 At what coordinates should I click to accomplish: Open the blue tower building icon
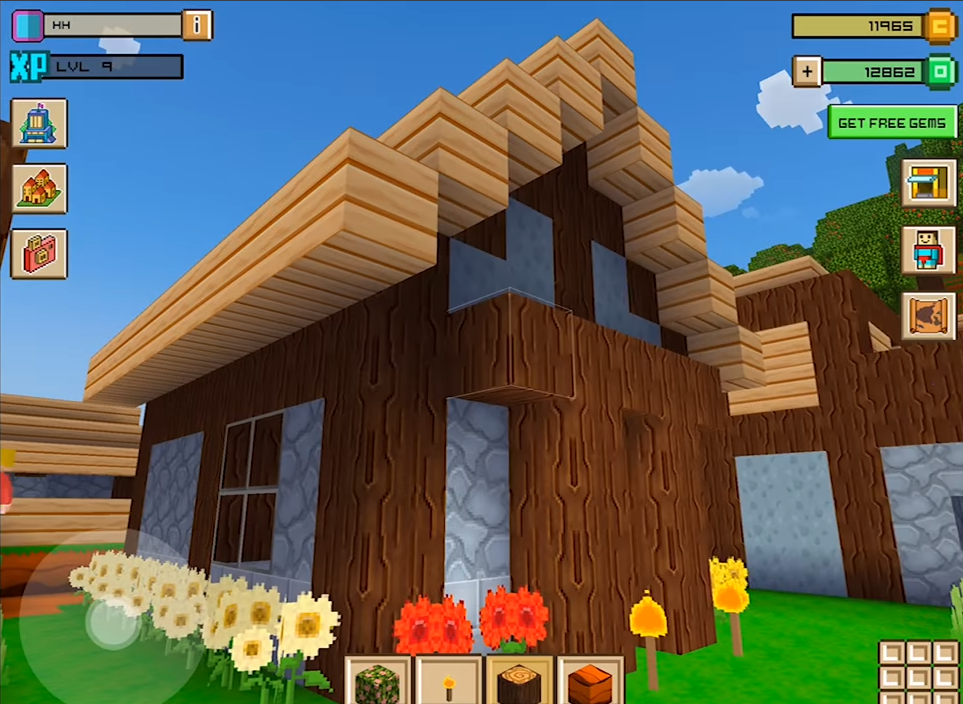pyautogui.click(x=39, y=124)
